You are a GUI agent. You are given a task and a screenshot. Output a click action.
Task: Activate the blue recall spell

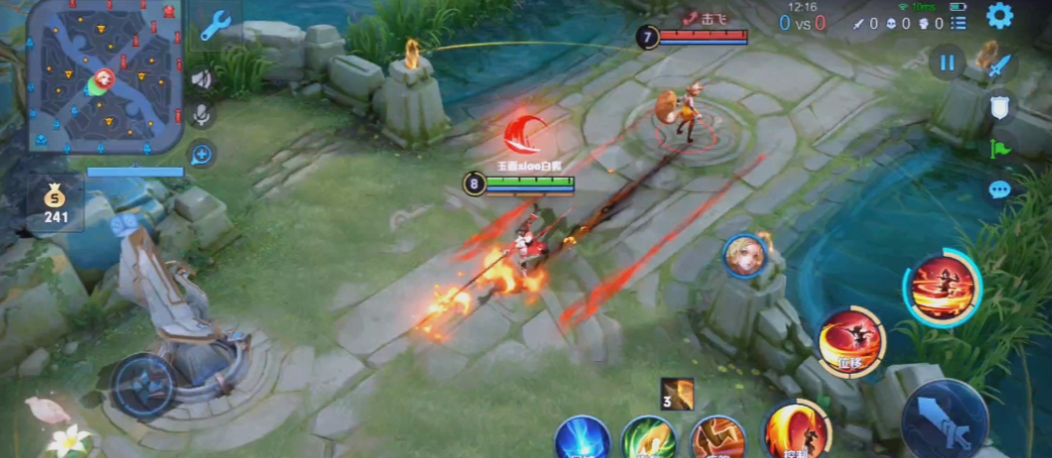pos(583,440)
